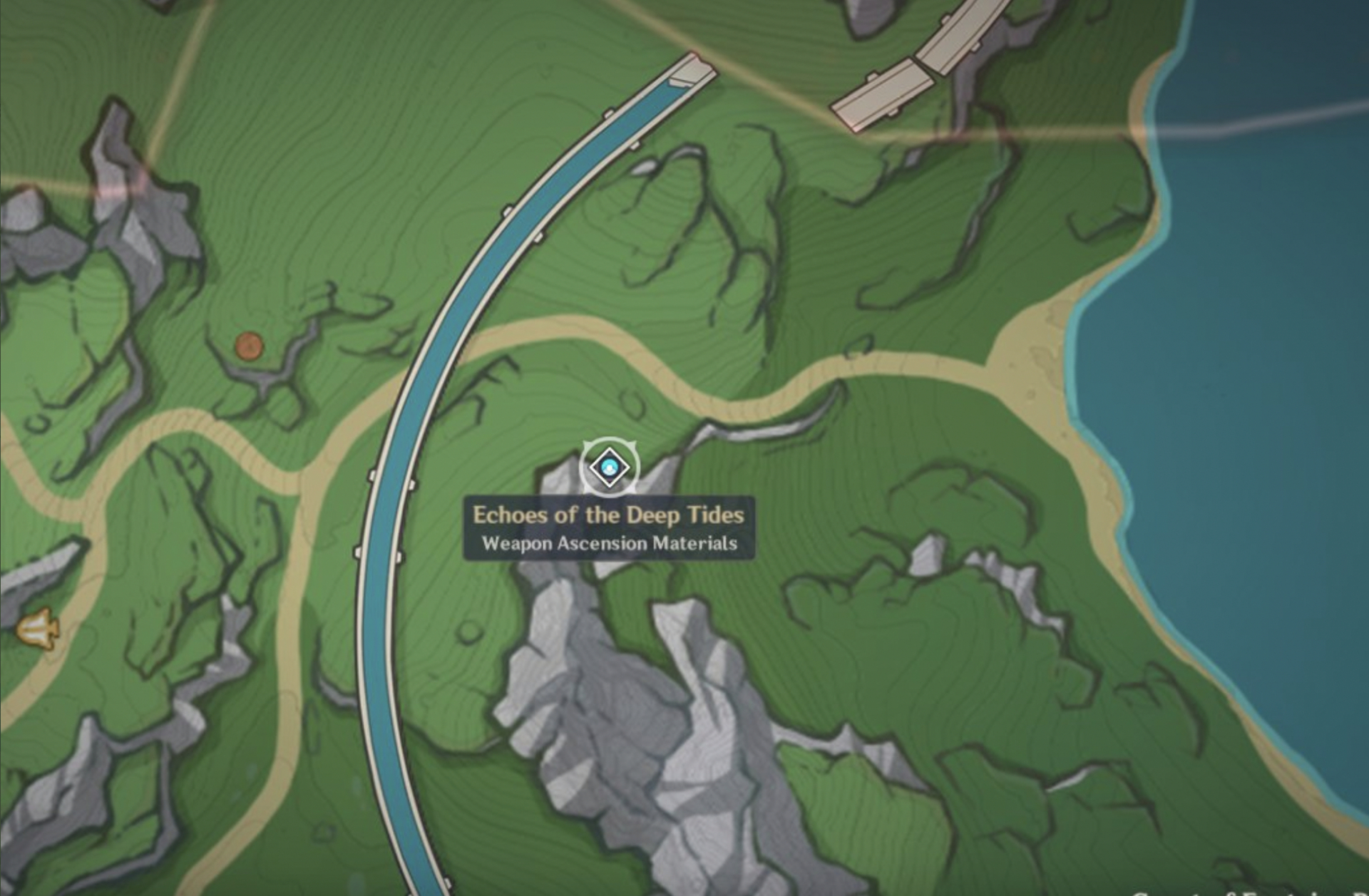The image size is (1369, 896).
Task: Select the Echoes of the Deep Tides domain marker
Action: (x=608, y=468)
